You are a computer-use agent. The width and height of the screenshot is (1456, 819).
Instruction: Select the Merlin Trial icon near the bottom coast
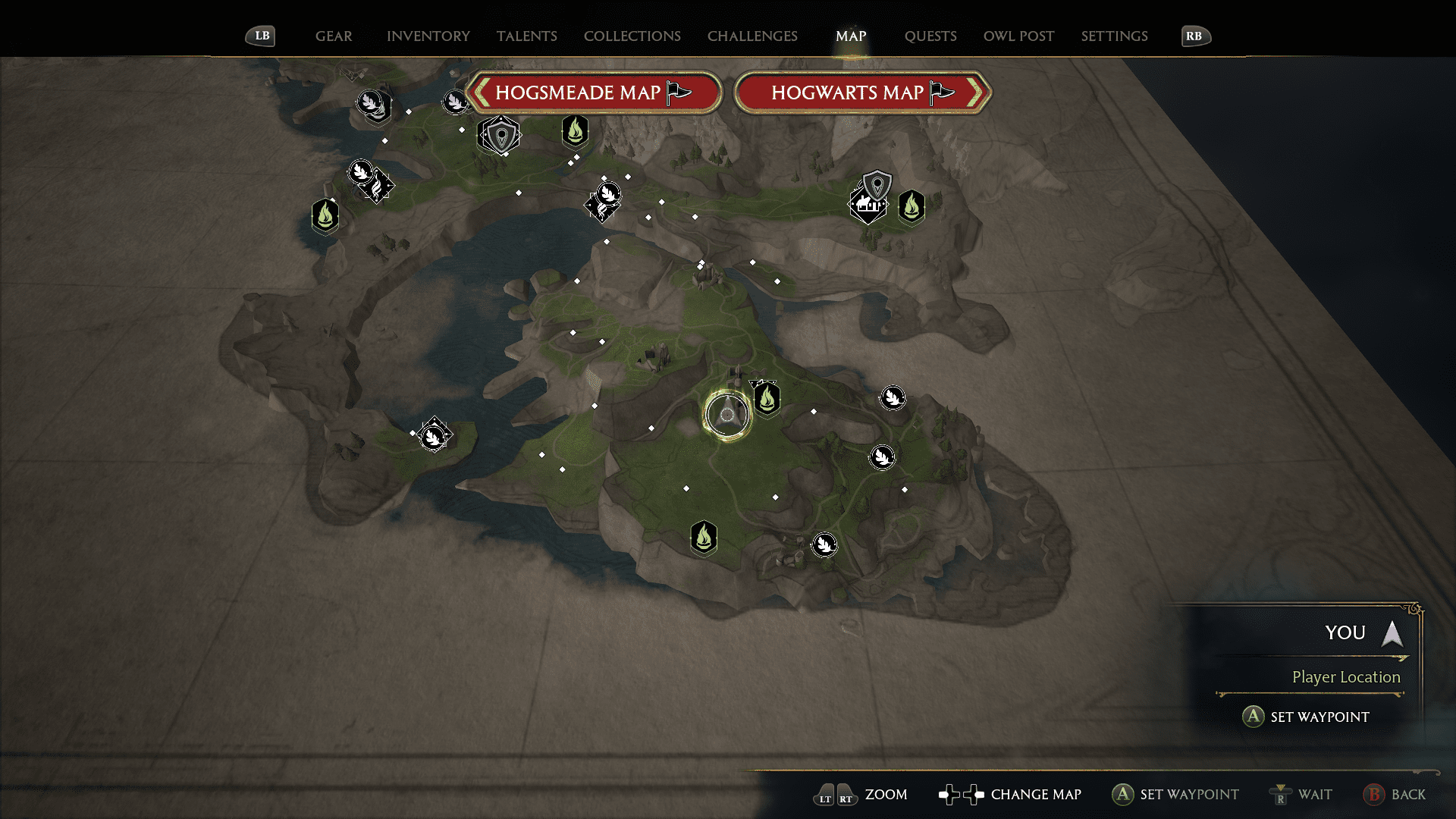point(824,545)
